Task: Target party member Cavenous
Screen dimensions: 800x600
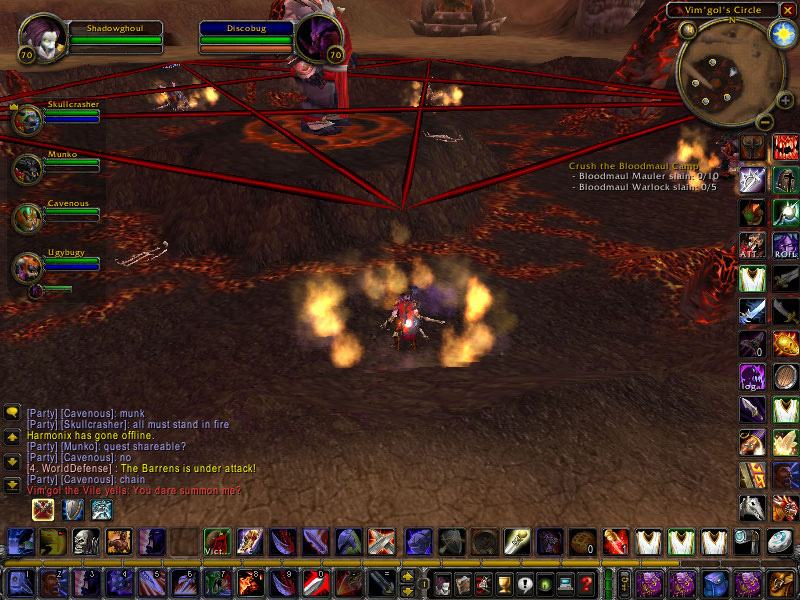Action: (27, 217)
